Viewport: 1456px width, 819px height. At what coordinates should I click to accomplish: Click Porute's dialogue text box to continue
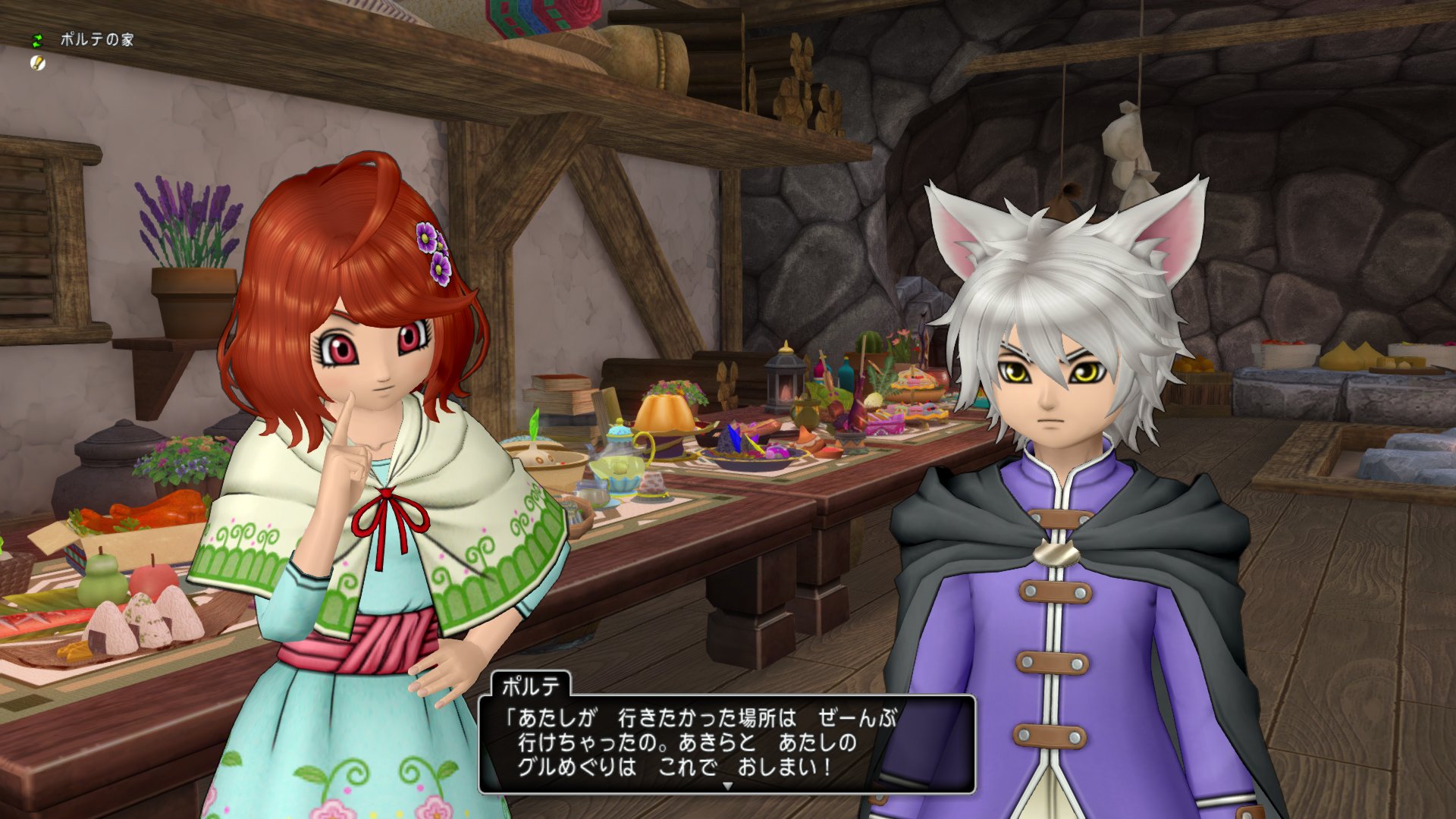coord(726,742)
